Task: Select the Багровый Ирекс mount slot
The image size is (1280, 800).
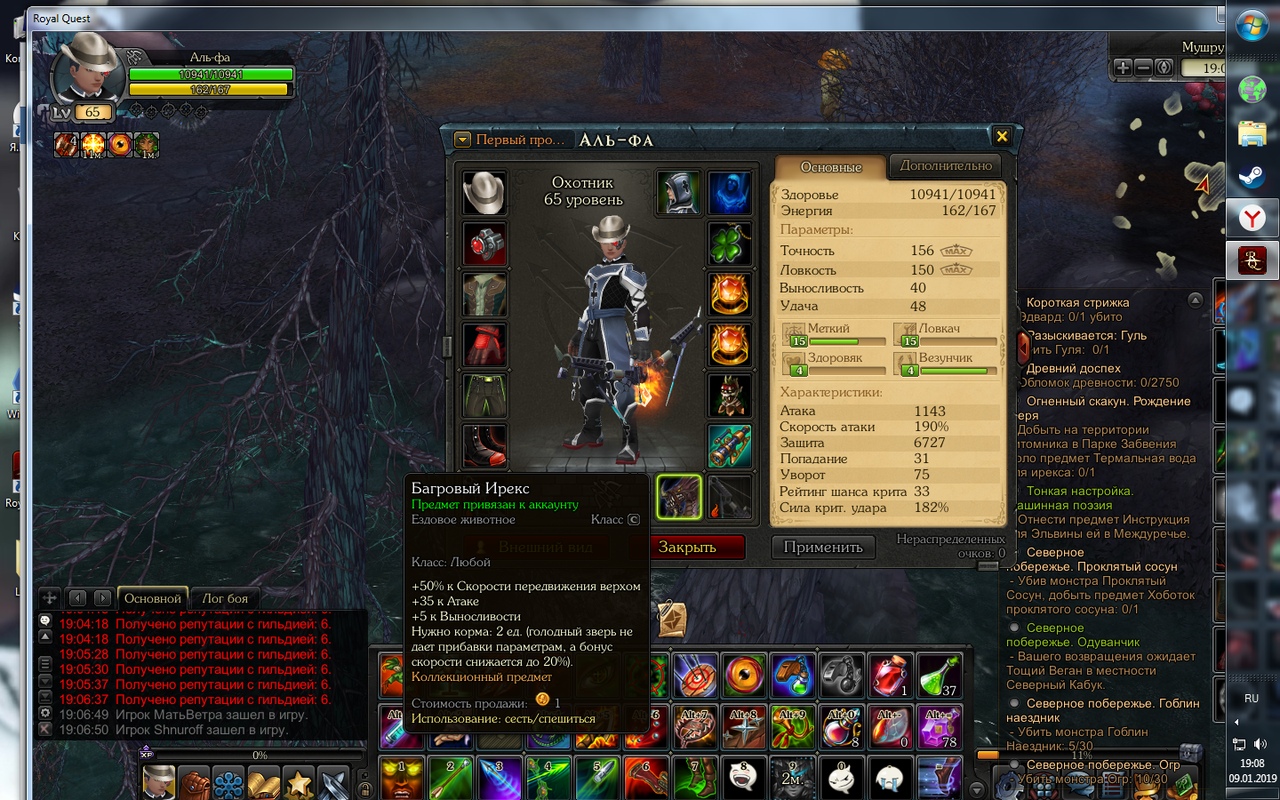Action: coord(679,497)
